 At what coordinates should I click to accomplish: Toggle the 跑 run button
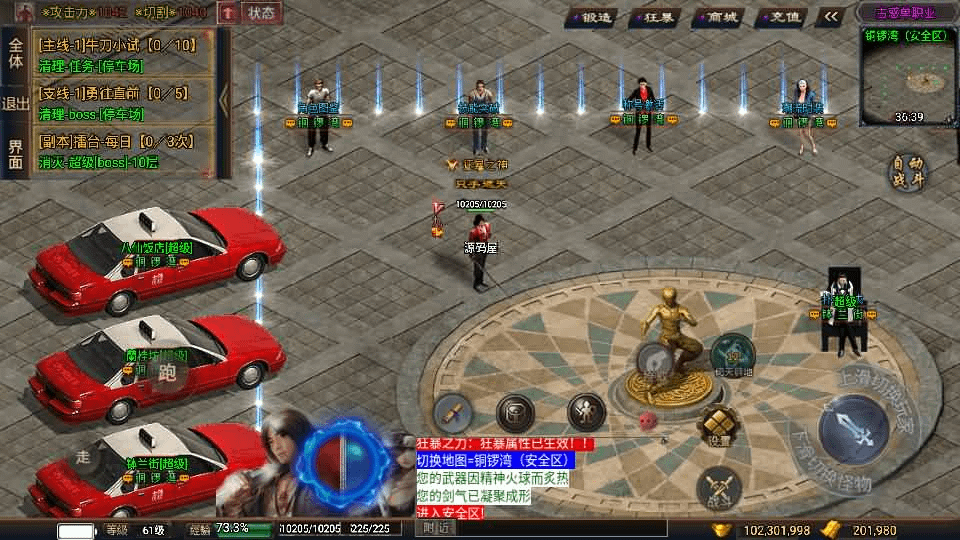coord(166,374)
